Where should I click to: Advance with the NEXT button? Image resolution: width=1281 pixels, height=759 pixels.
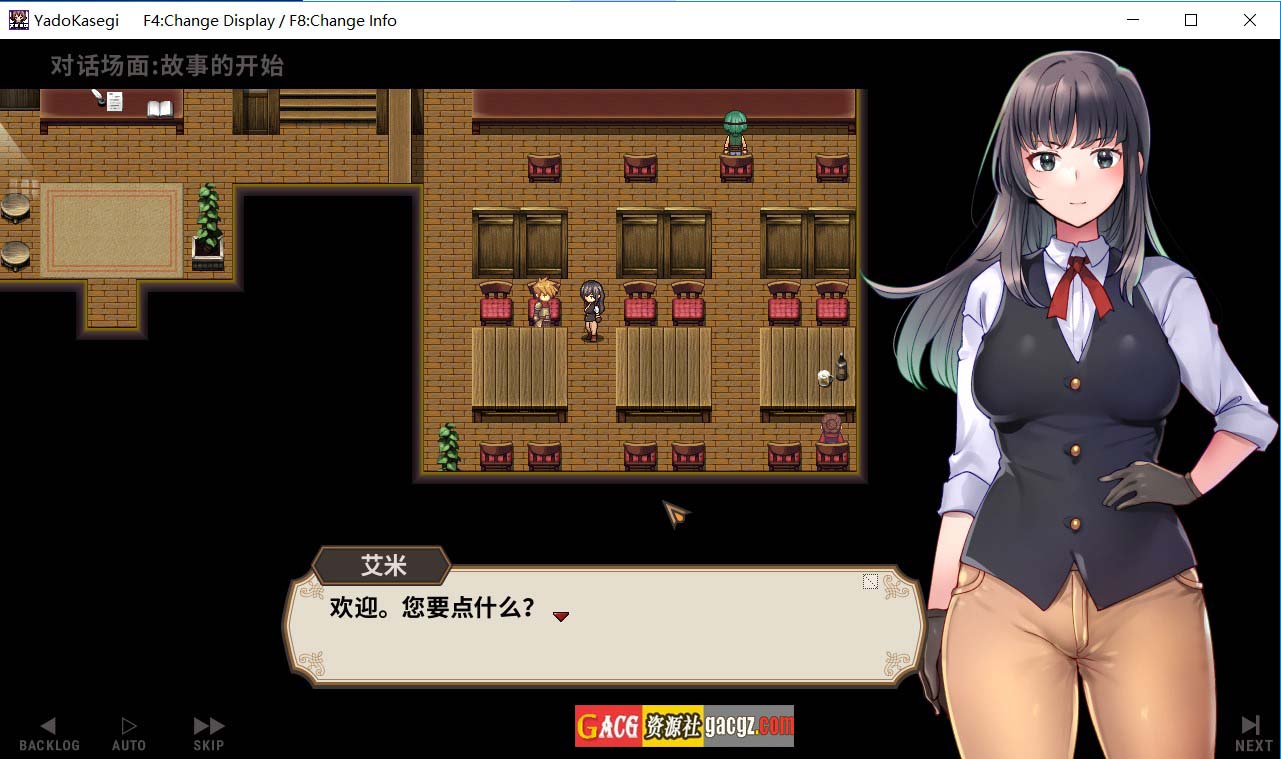coord(1252,733)
